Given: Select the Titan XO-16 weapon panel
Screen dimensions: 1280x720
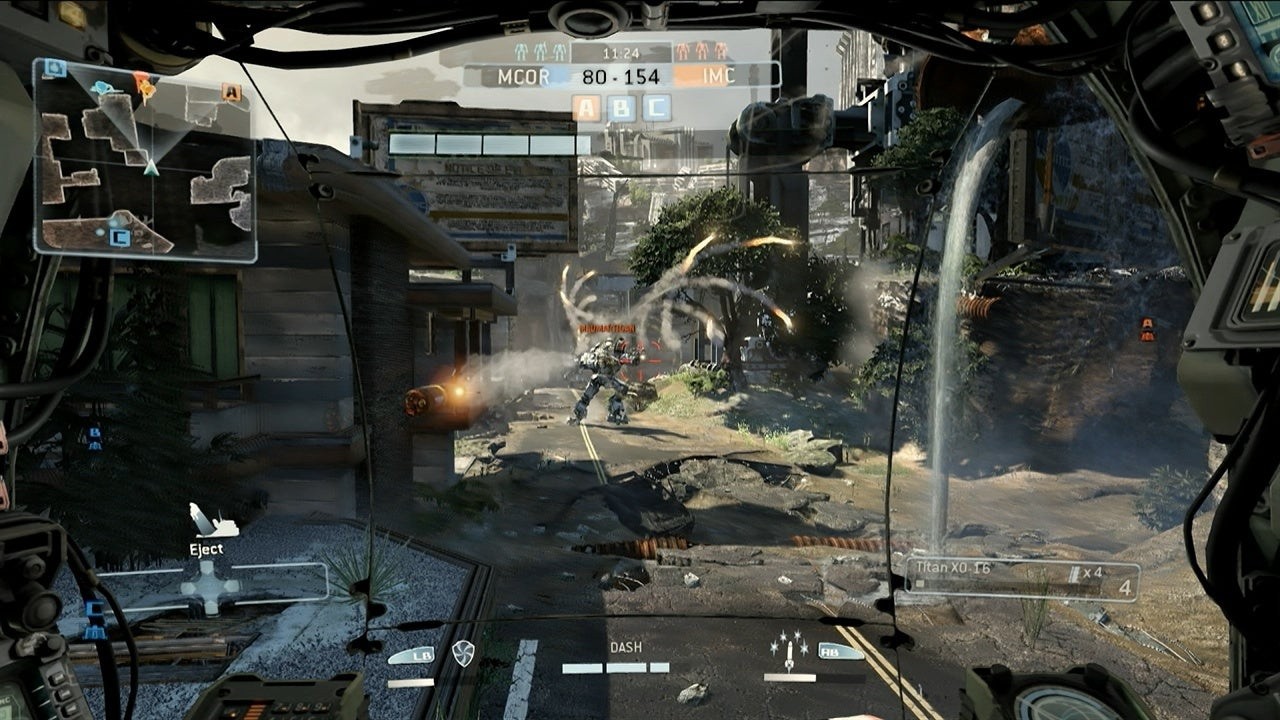Looking at the screenshot, I should [x=1020, y=580].
